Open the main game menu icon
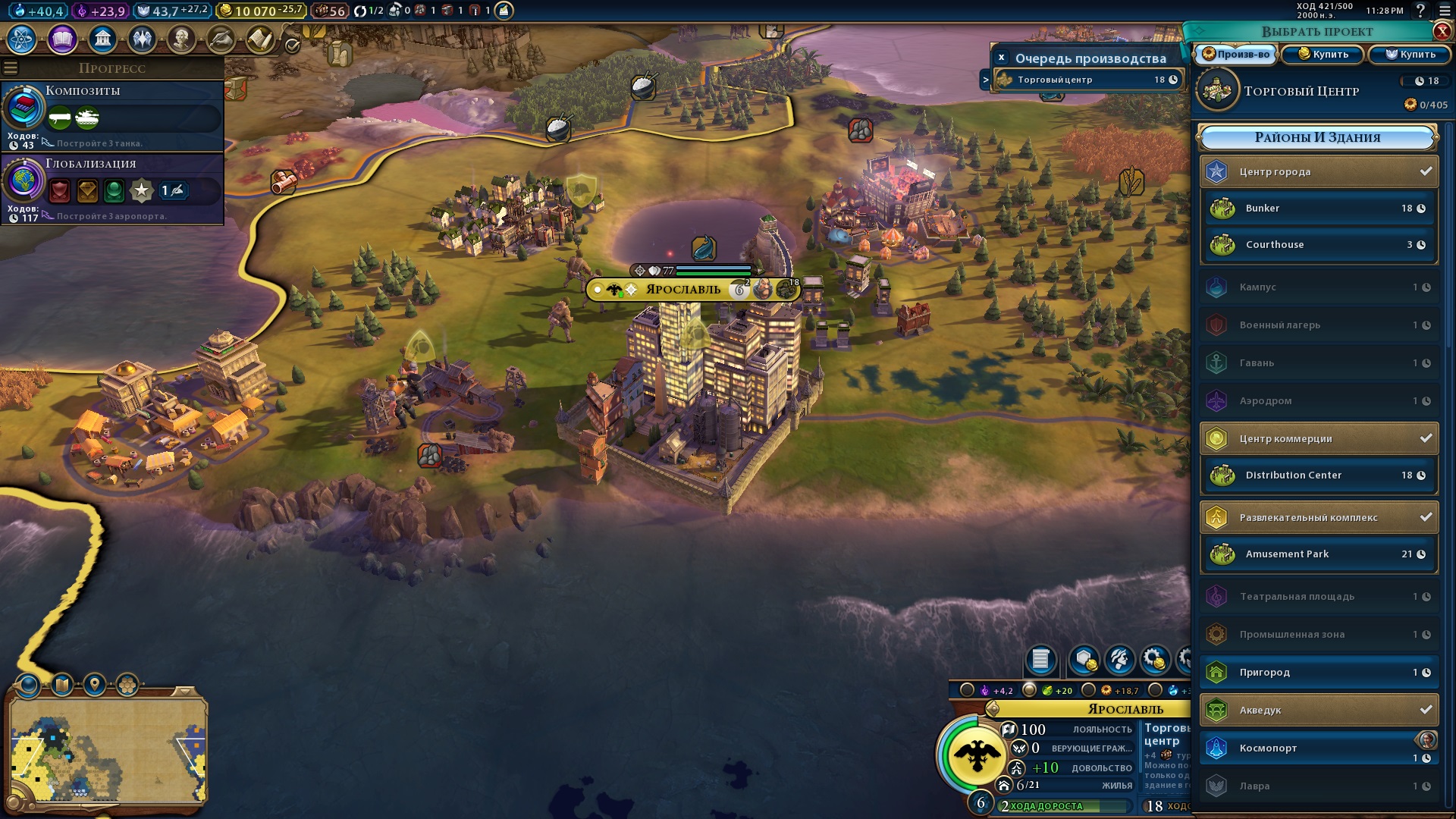Image resolution: width=1456 pixels, height=819 pixels. (x=1442, y=11)
